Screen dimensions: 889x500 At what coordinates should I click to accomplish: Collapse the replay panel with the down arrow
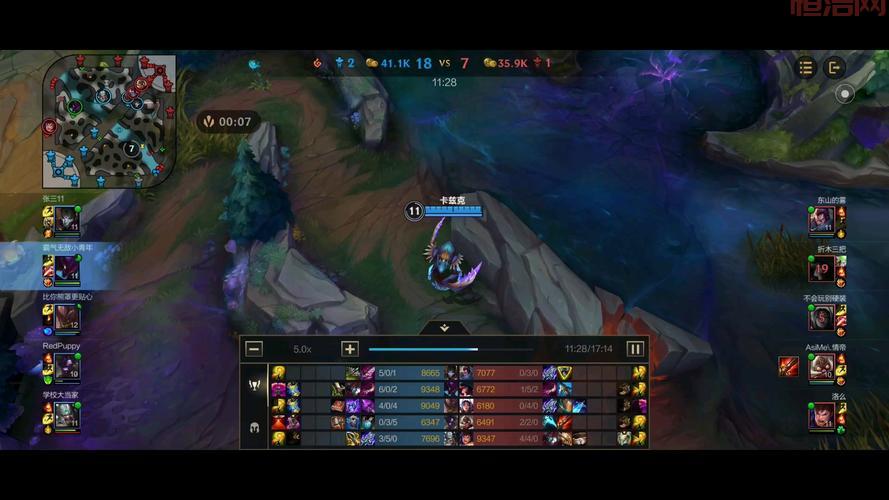(445, 327)
